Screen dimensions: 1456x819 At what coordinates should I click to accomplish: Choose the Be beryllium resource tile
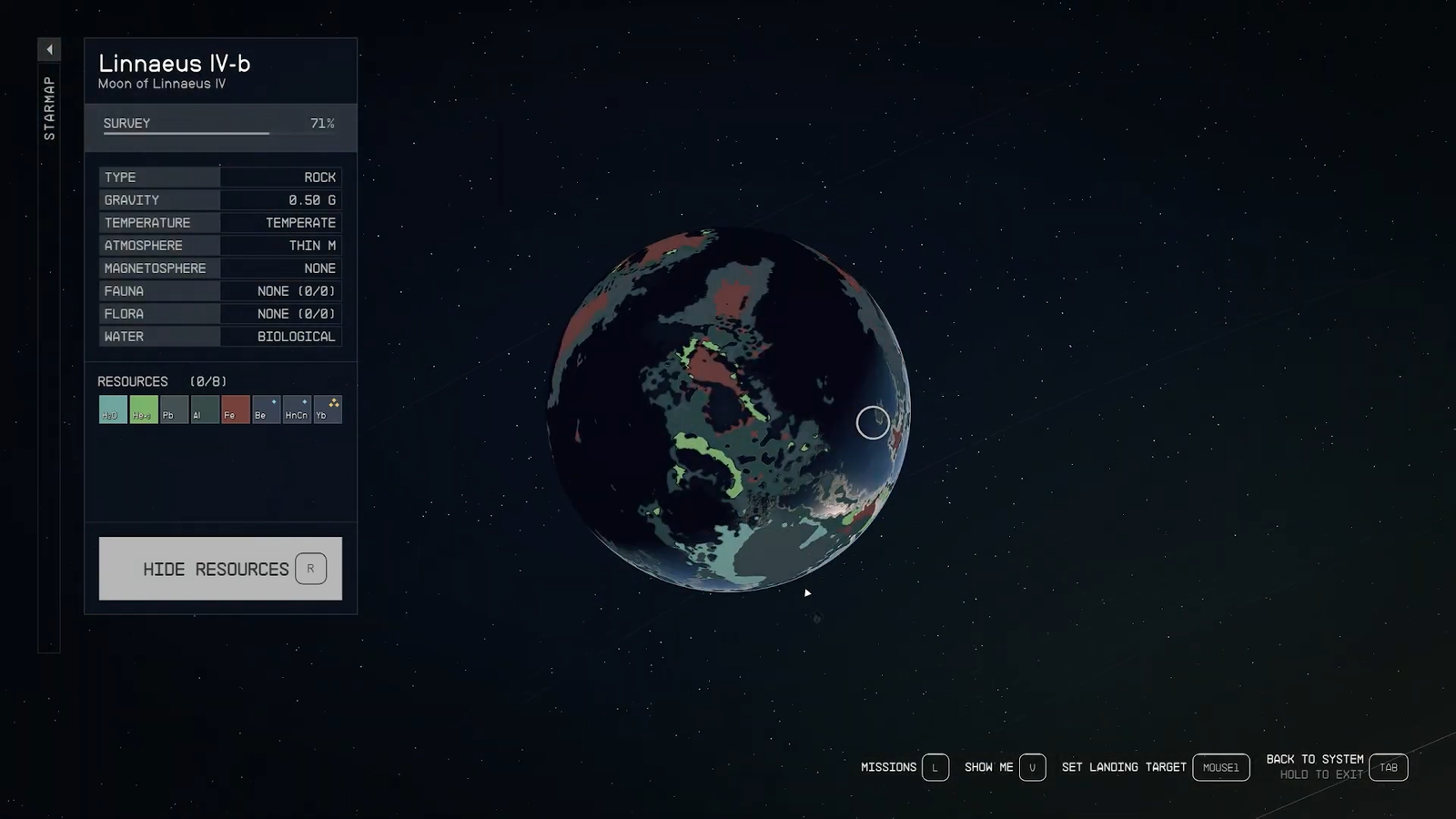[x=266, y=409]
